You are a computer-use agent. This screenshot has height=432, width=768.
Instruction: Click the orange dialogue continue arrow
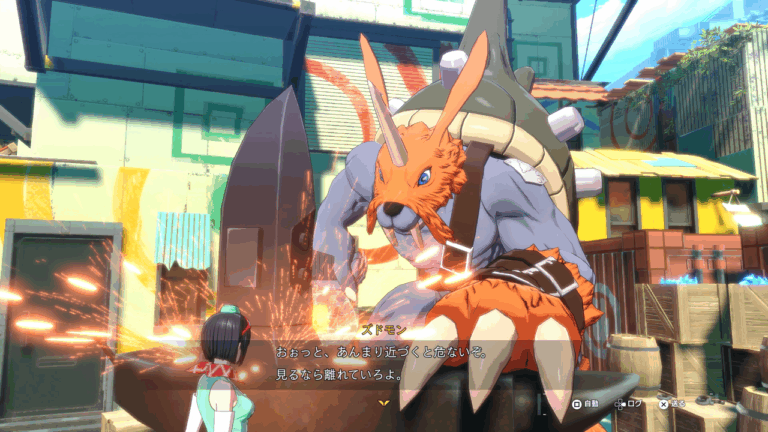click(384, 403)
